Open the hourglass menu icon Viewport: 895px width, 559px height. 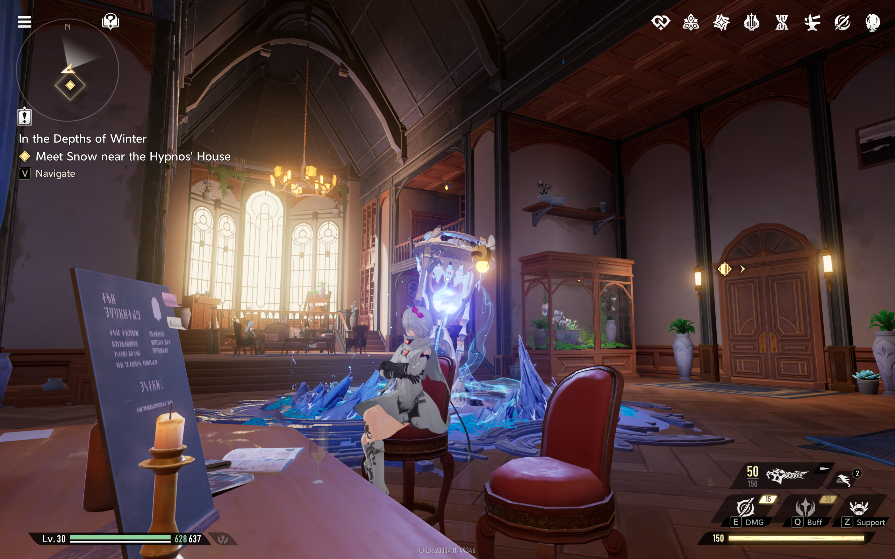pyautogui.click(x=782, y=22)
